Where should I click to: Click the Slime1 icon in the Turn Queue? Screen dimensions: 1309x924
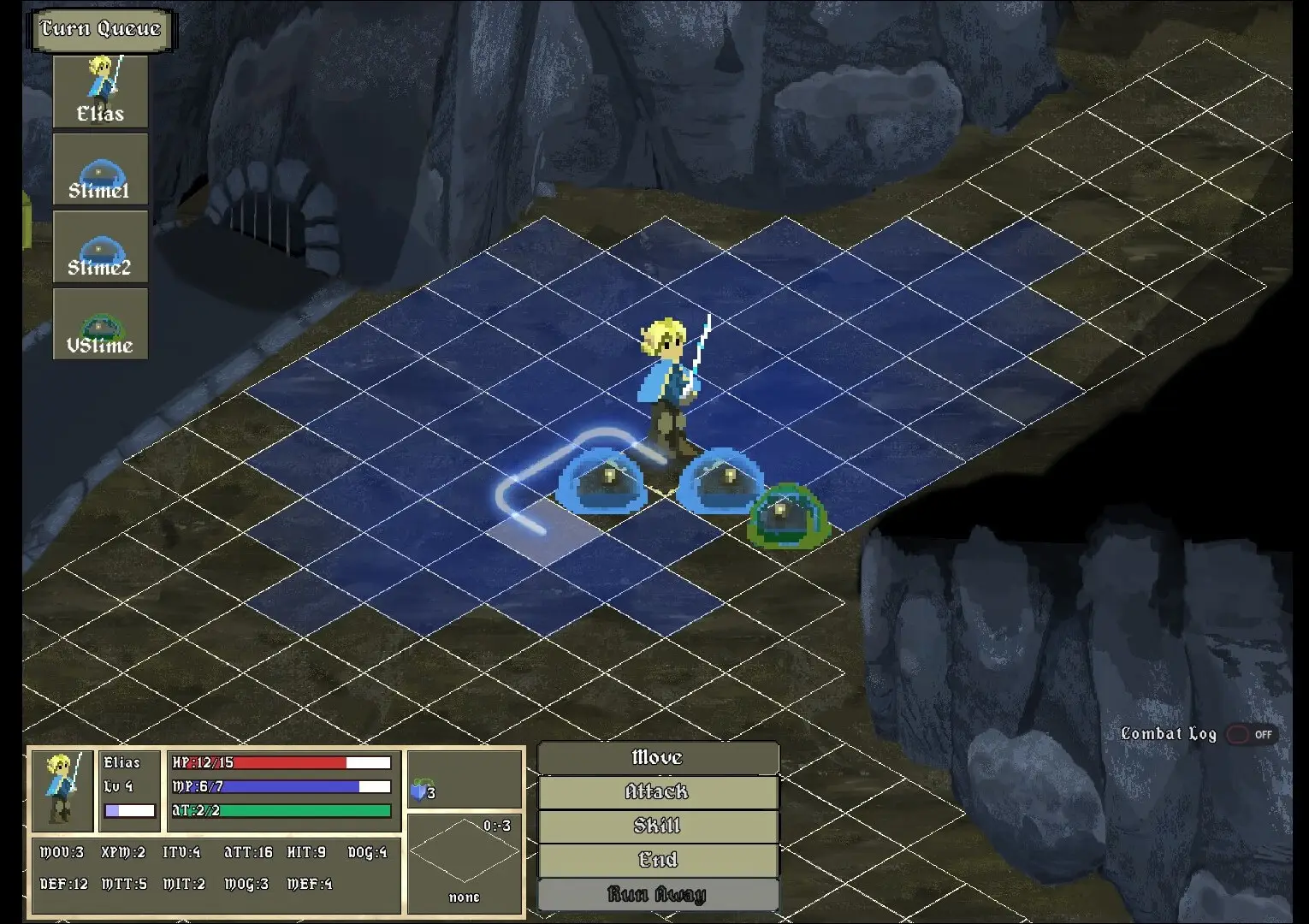(100, 167)
